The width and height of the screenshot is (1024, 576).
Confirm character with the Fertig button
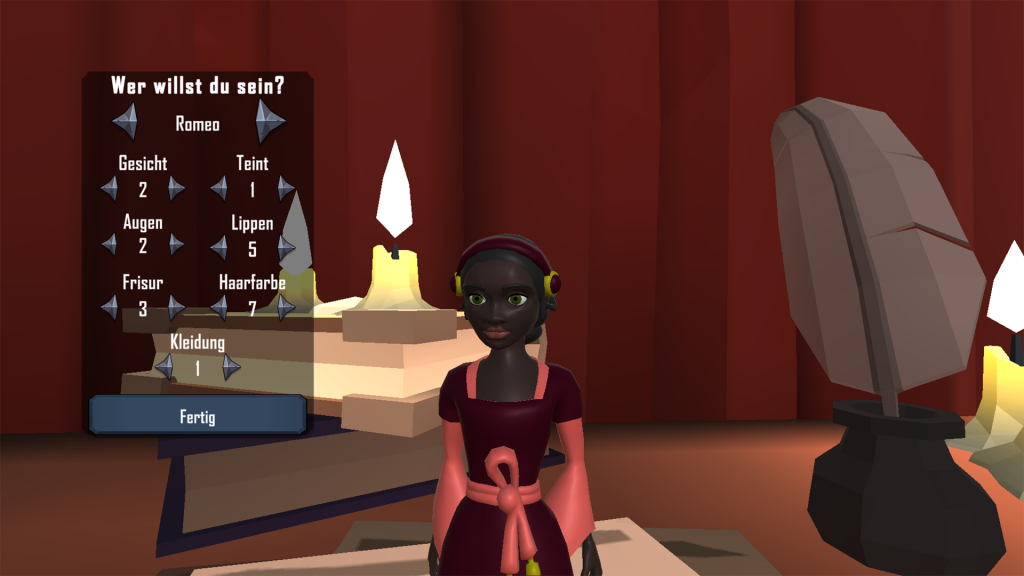(197, 415)
